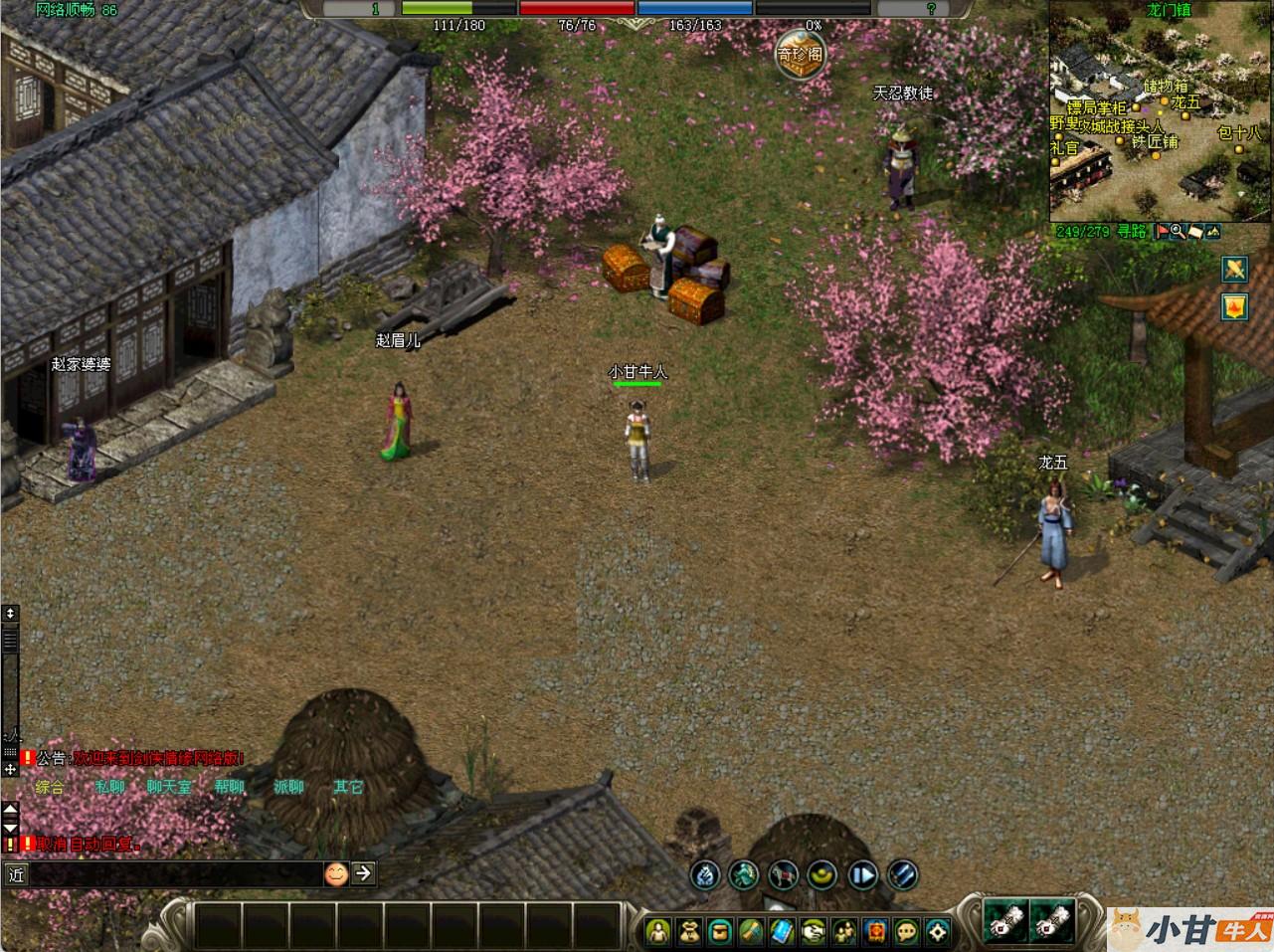Open the 聊天室 chat room tab

169,787
